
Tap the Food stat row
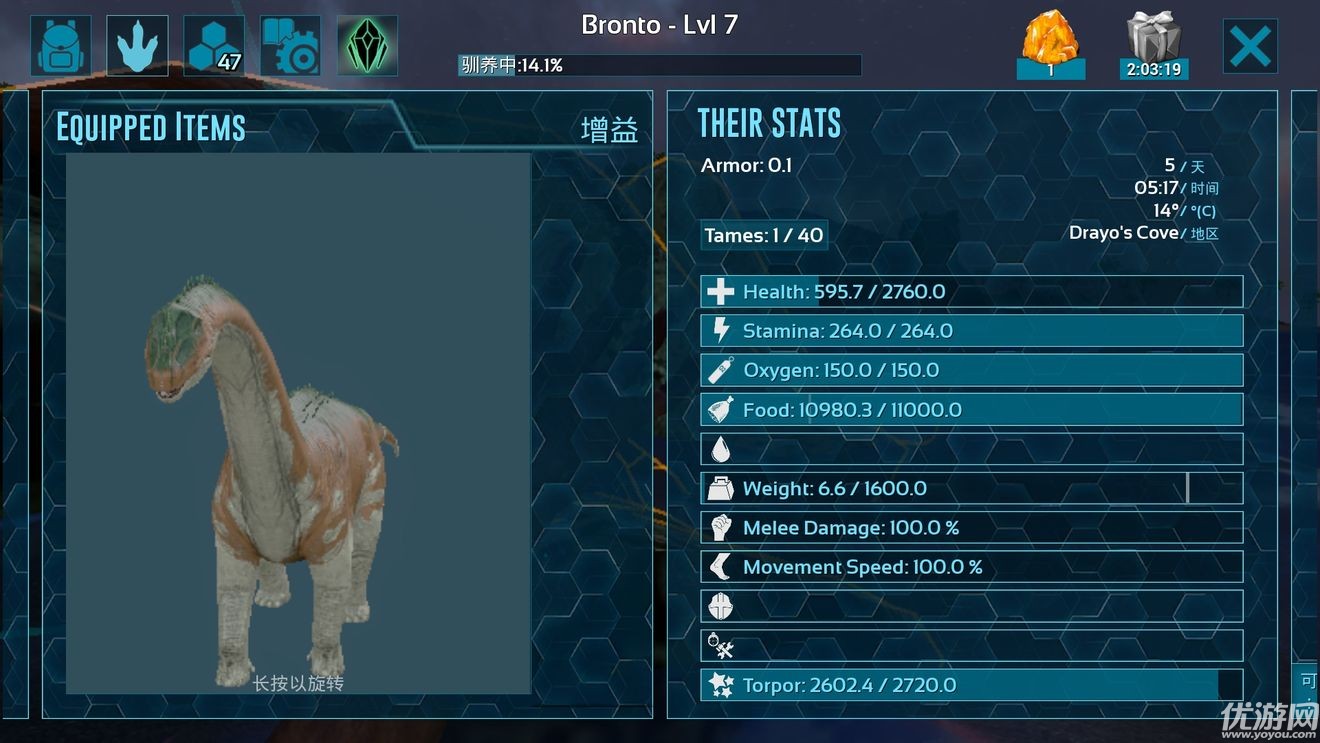971,410
